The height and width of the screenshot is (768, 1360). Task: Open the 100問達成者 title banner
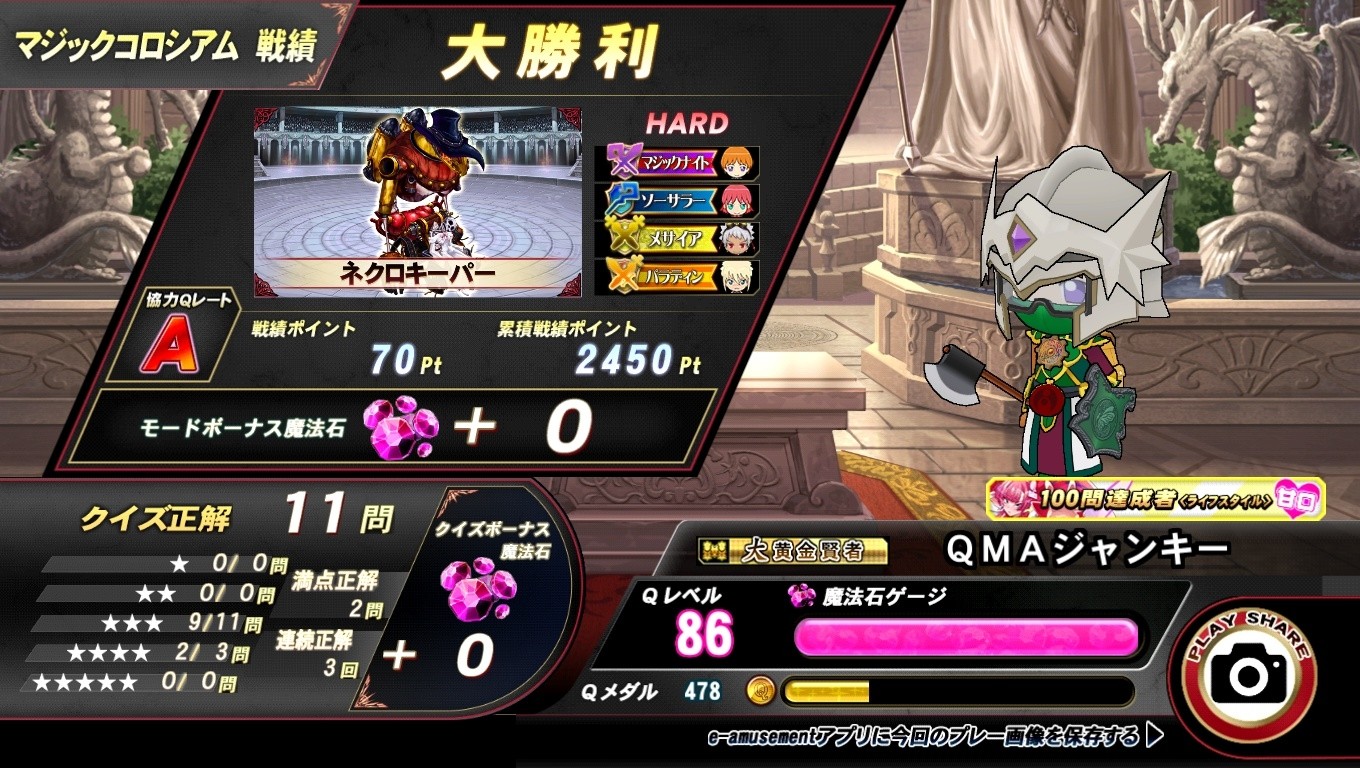click(1155, 499)
